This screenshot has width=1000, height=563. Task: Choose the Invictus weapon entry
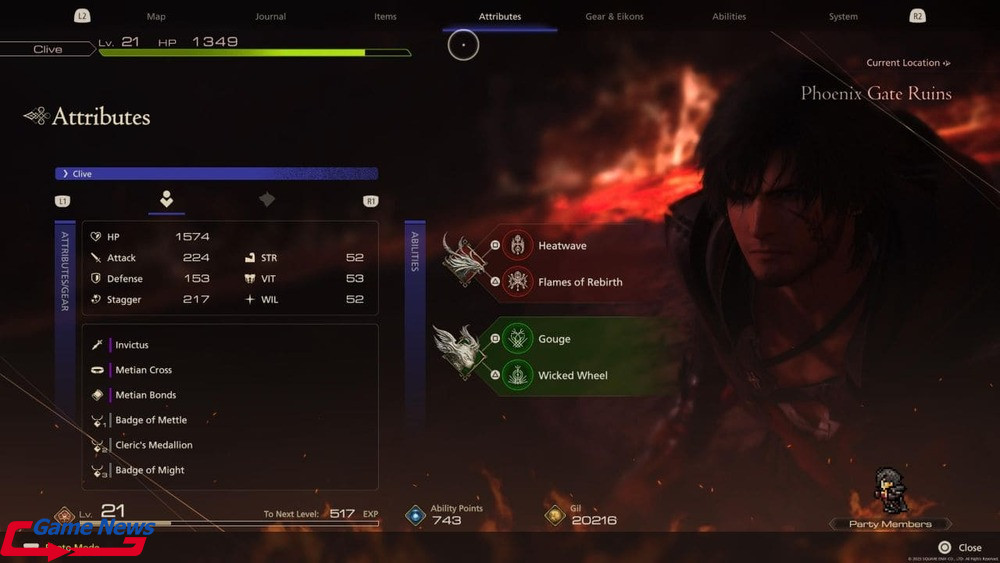click(132, 345)
